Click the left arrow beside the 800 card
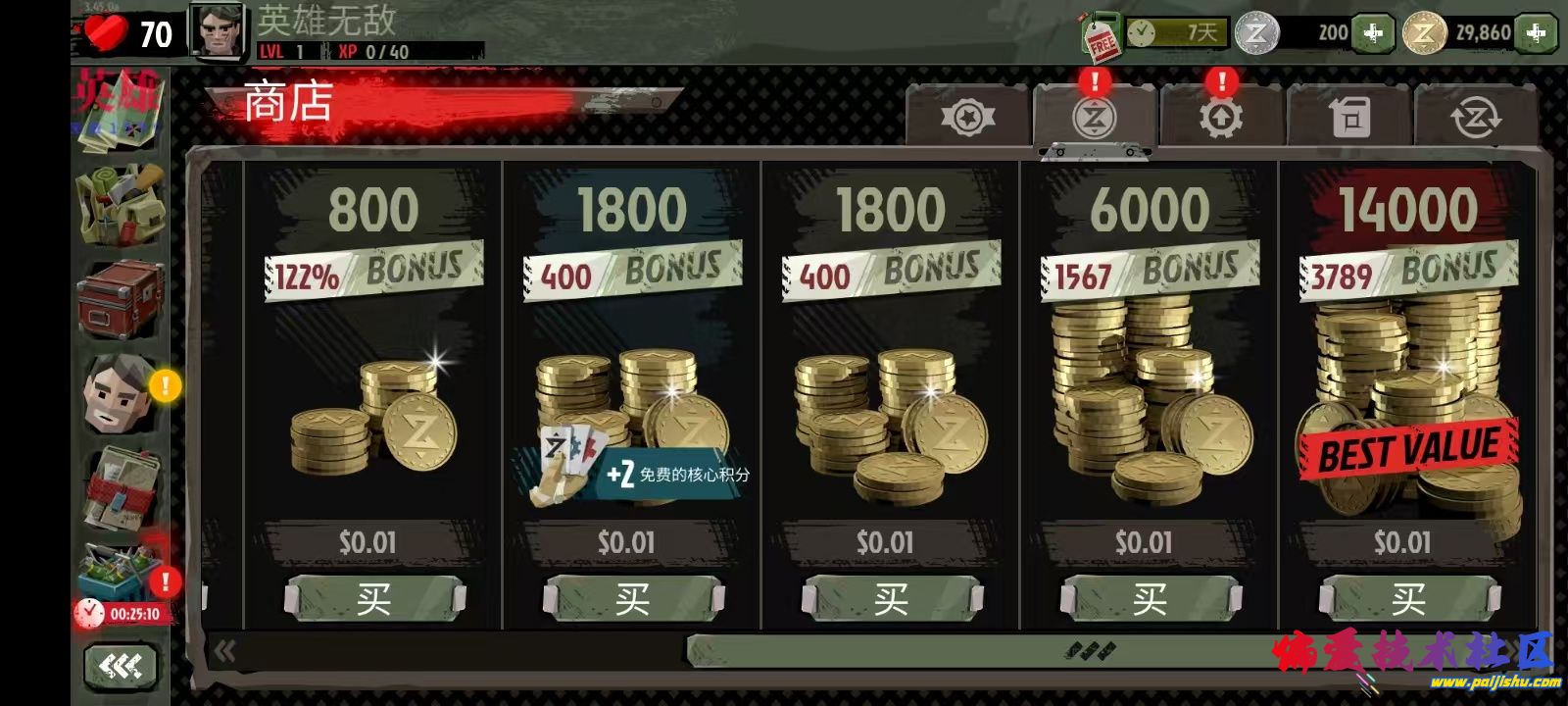 (x=223, y=649)
